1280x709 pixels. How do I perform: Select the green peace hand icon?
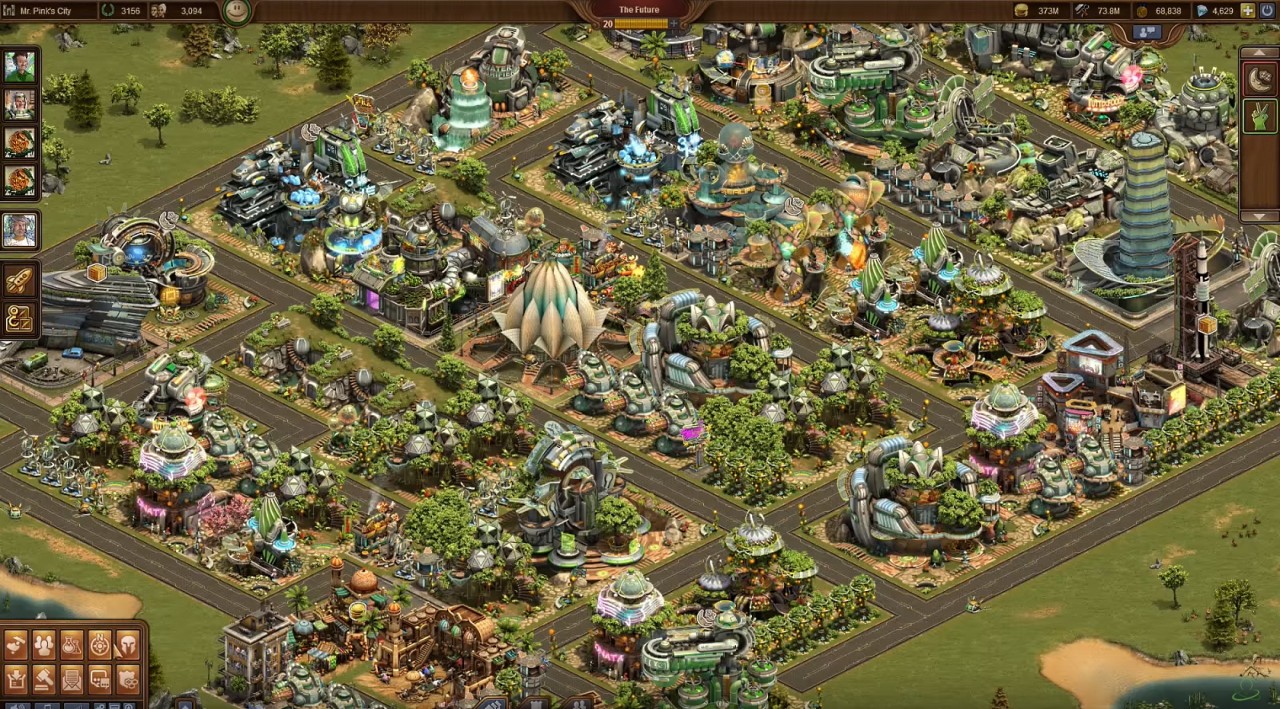pos(1259,116)
